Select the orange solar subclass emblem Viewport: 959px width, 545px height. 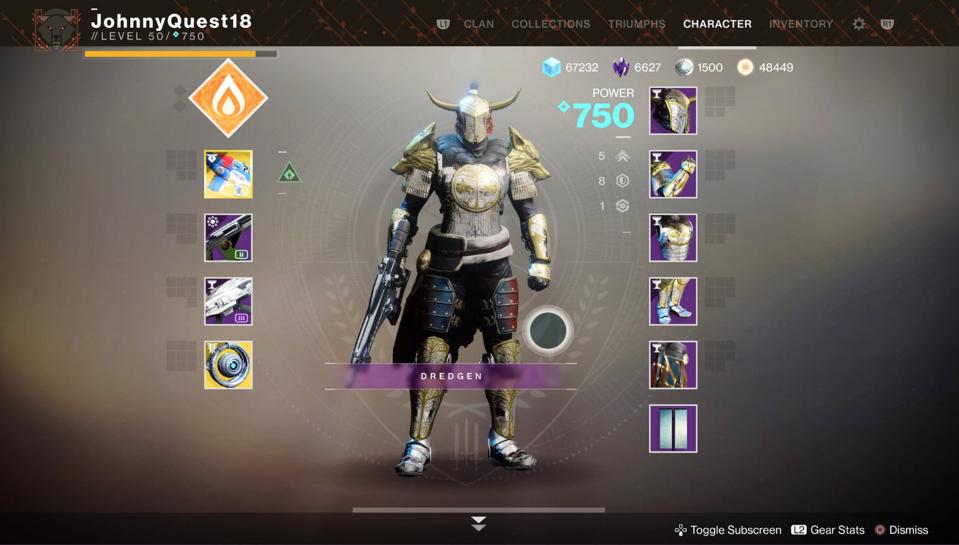228,98
